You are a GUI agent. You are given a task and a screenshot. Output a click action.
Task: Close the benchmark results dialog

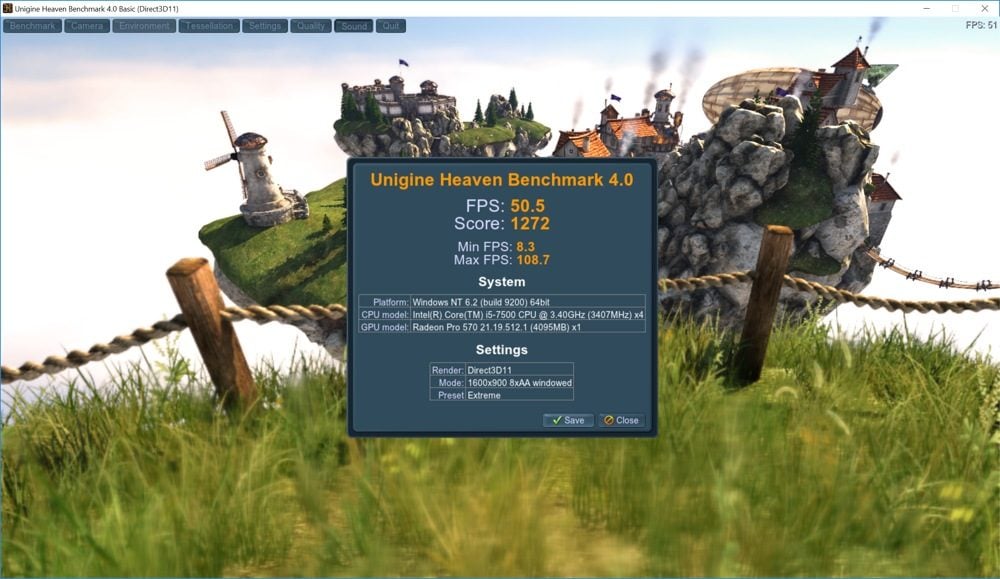click(621, 420)
